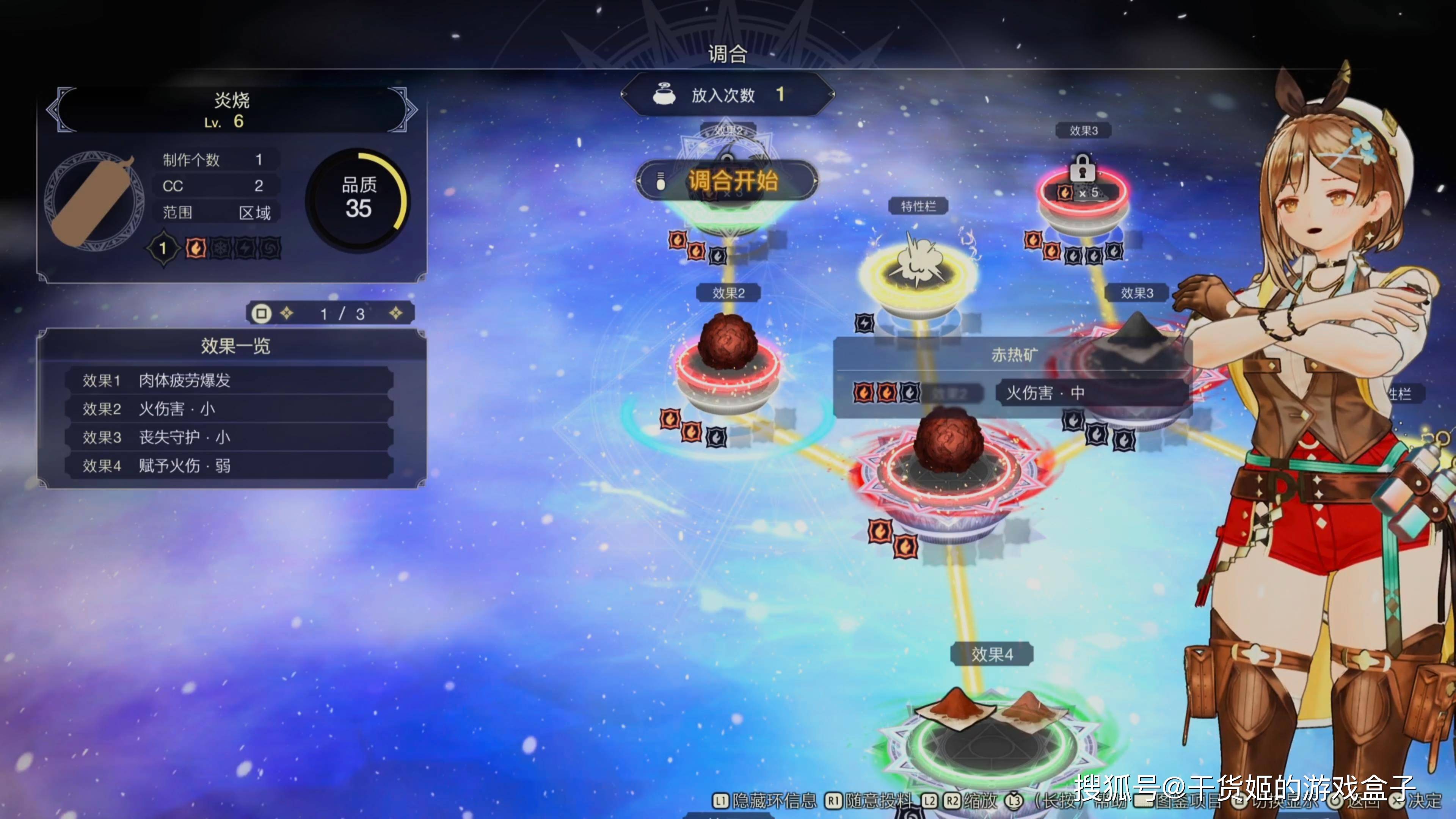The image size is (1456, 819).
Task: Select the 效果2 火伤害·小 row
Action: (229, 409)
